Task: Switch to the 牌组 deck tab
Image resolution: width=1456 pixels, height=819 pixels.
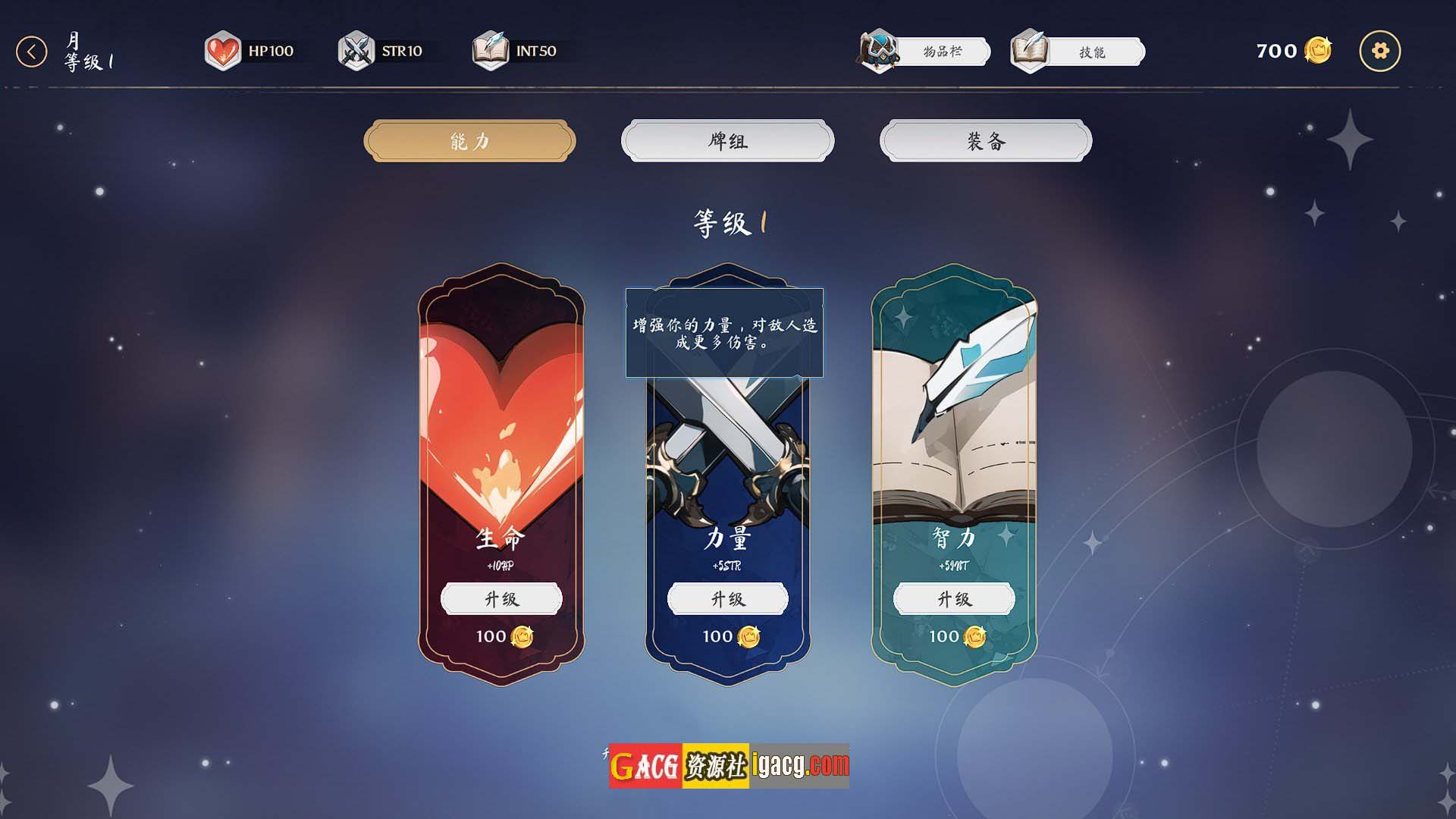Action: coord(727,141)
